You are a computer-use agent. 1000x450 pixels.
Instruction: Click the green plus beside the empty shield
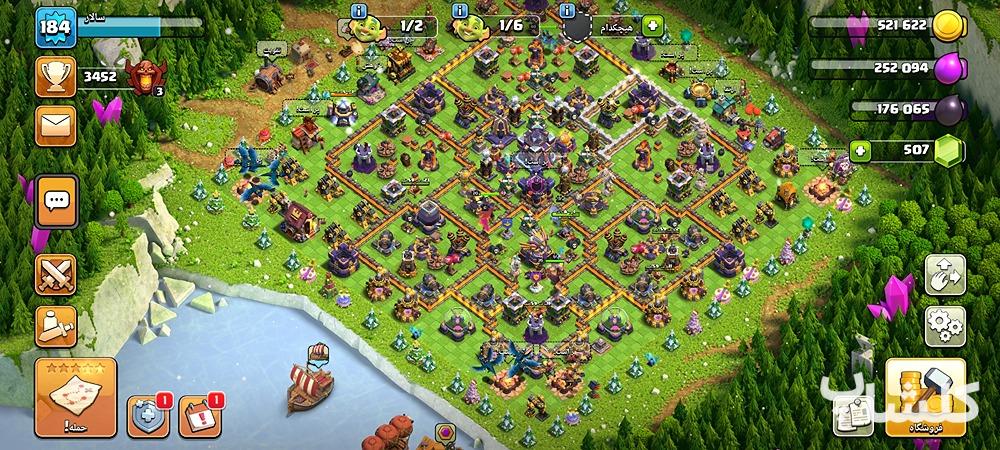(652, 25)
